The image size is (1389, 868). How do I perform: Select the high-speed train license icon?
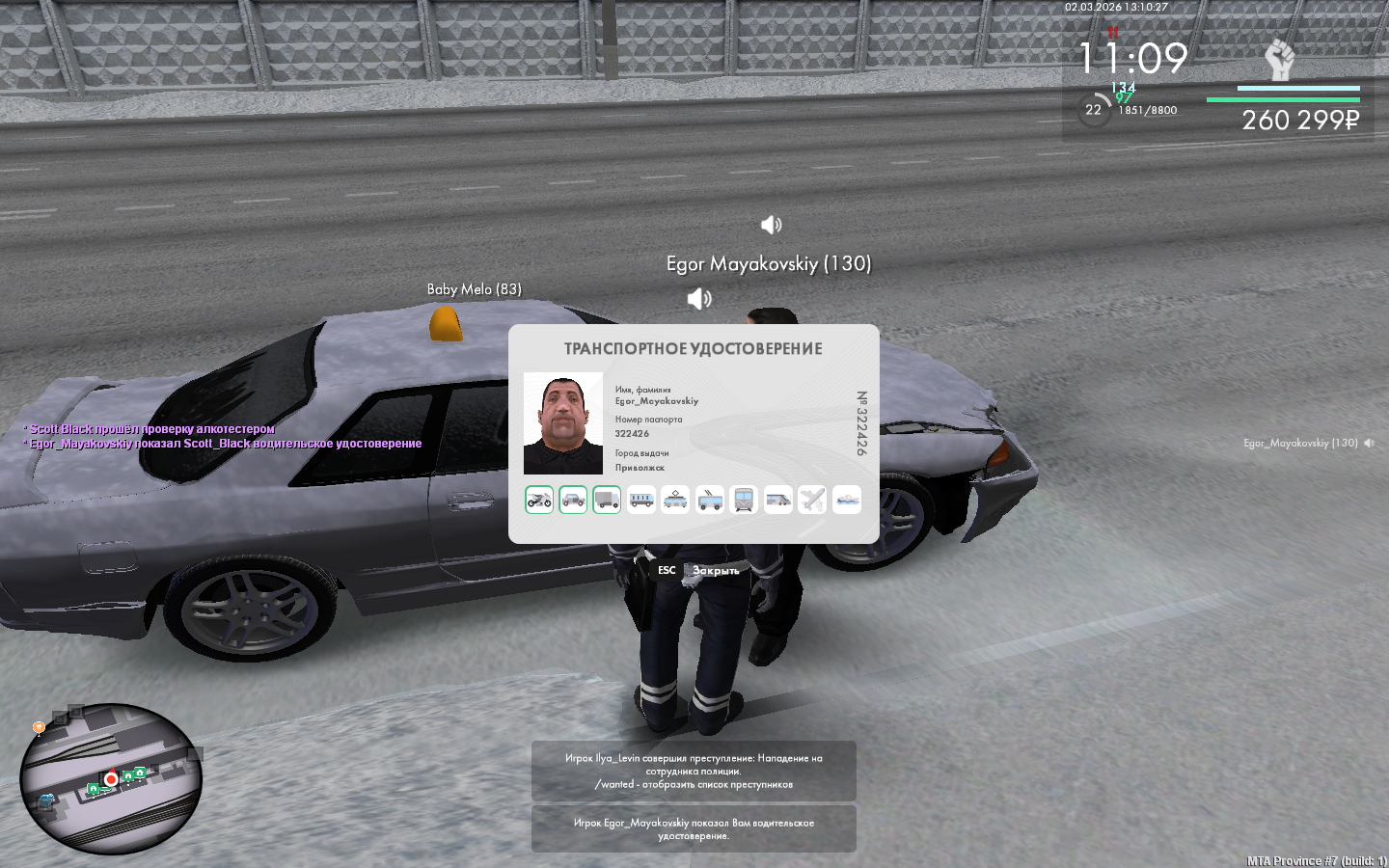[x=777, y=500]
